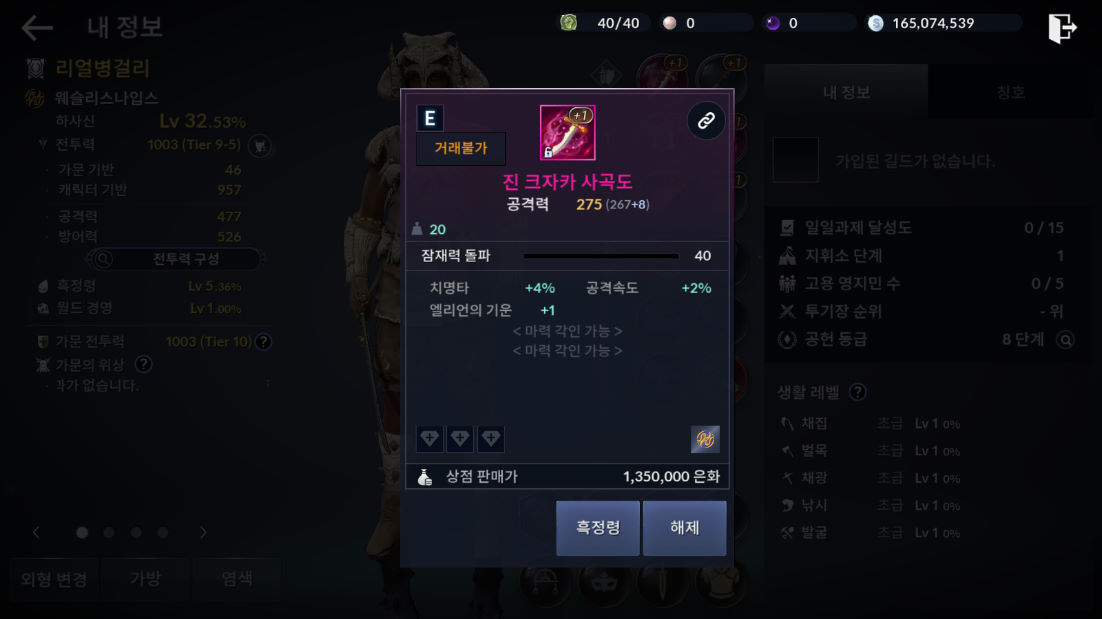This screenshot has height=619, width=1102.
Task: Click the chain link share icon
Action: (x=706, y=121)
